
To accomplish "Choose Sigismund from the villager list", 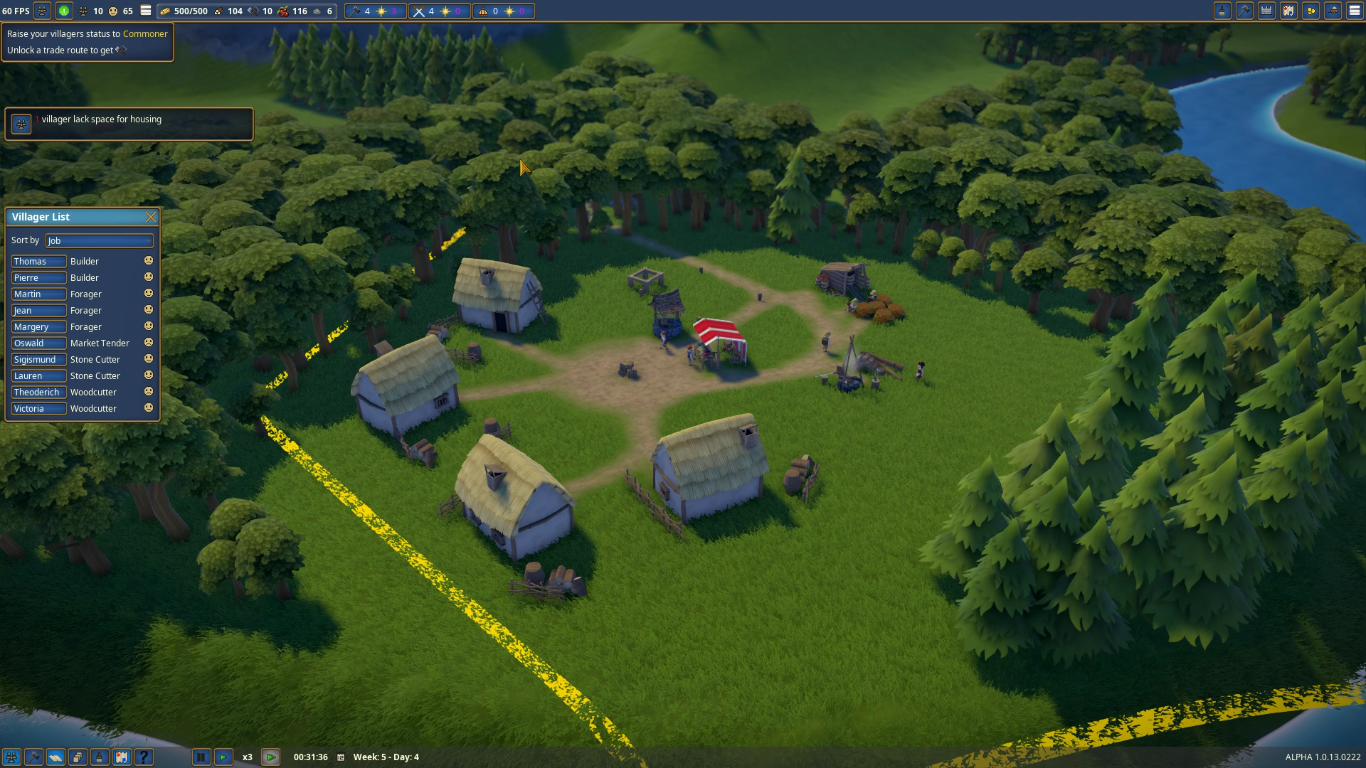I will 39,360.
